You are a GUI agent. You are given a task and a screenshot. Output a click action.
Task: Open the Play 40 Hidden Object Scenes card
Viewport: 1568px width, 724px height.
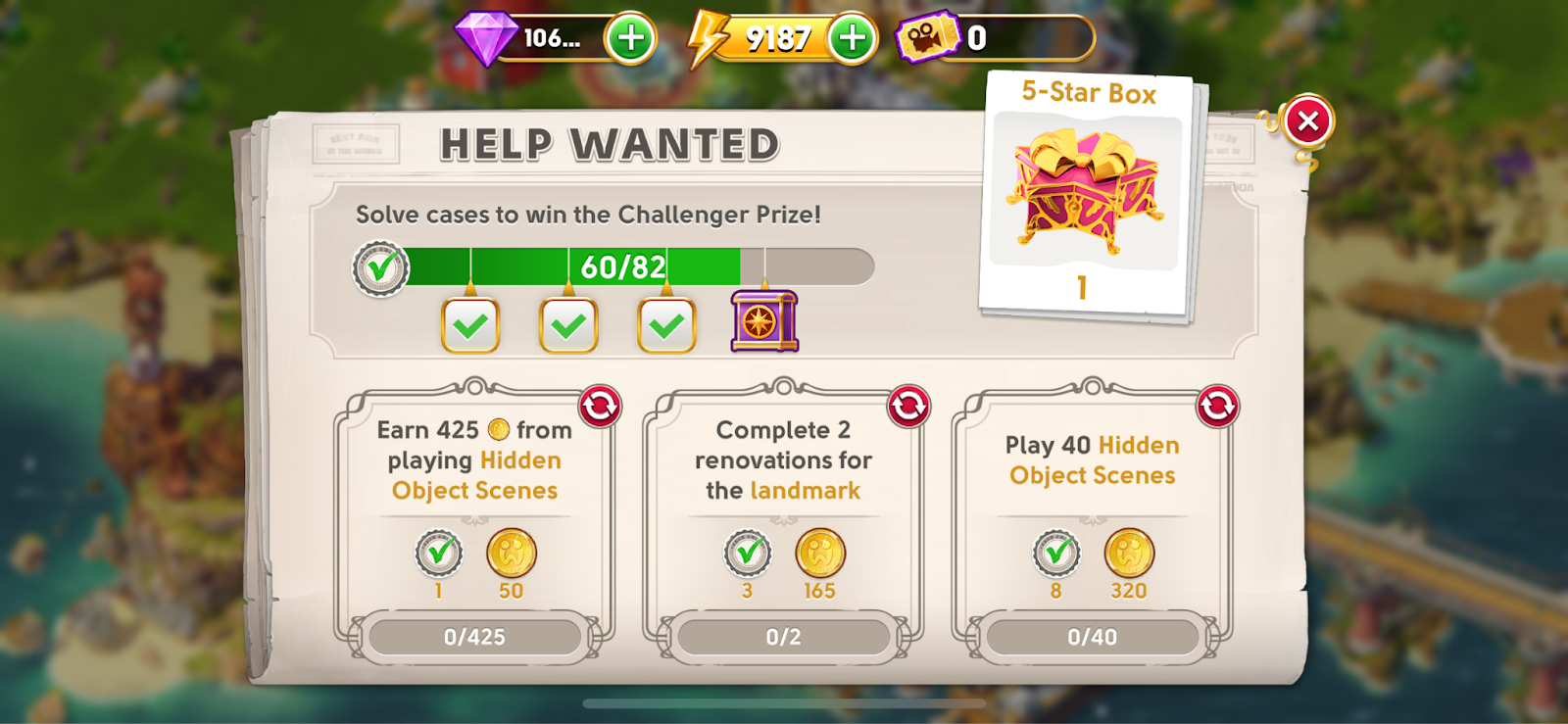point(1092,519)
